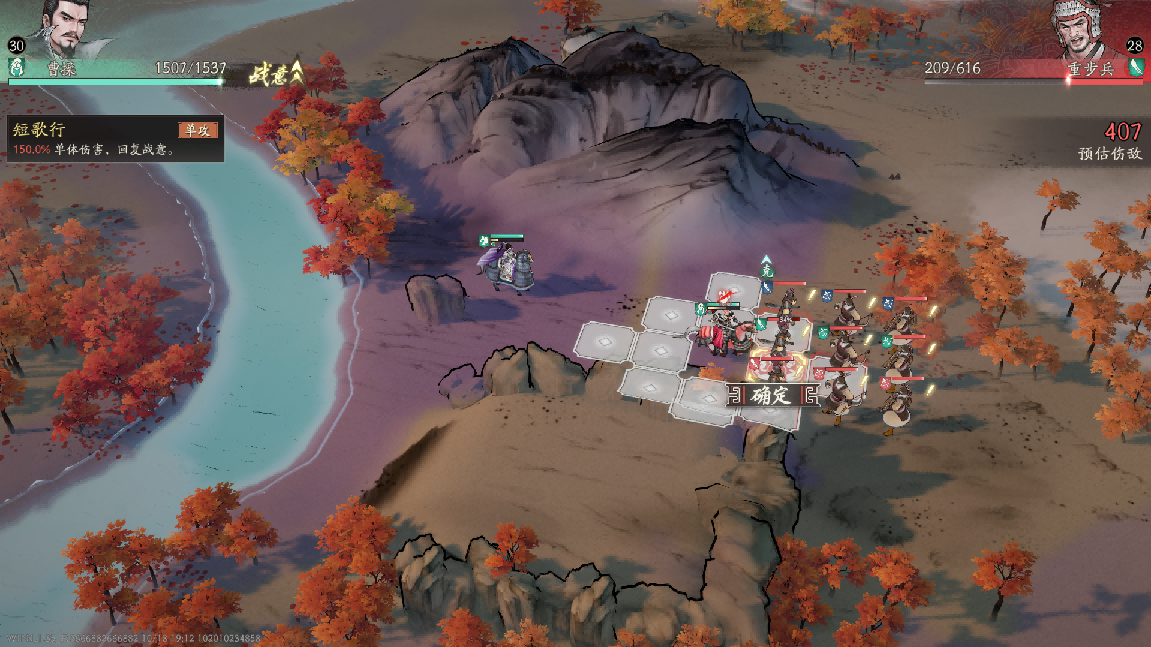The image size is (1151, 647).
Task: Confirm the attack with the 确定 button
Action: [x=771, y=395]
